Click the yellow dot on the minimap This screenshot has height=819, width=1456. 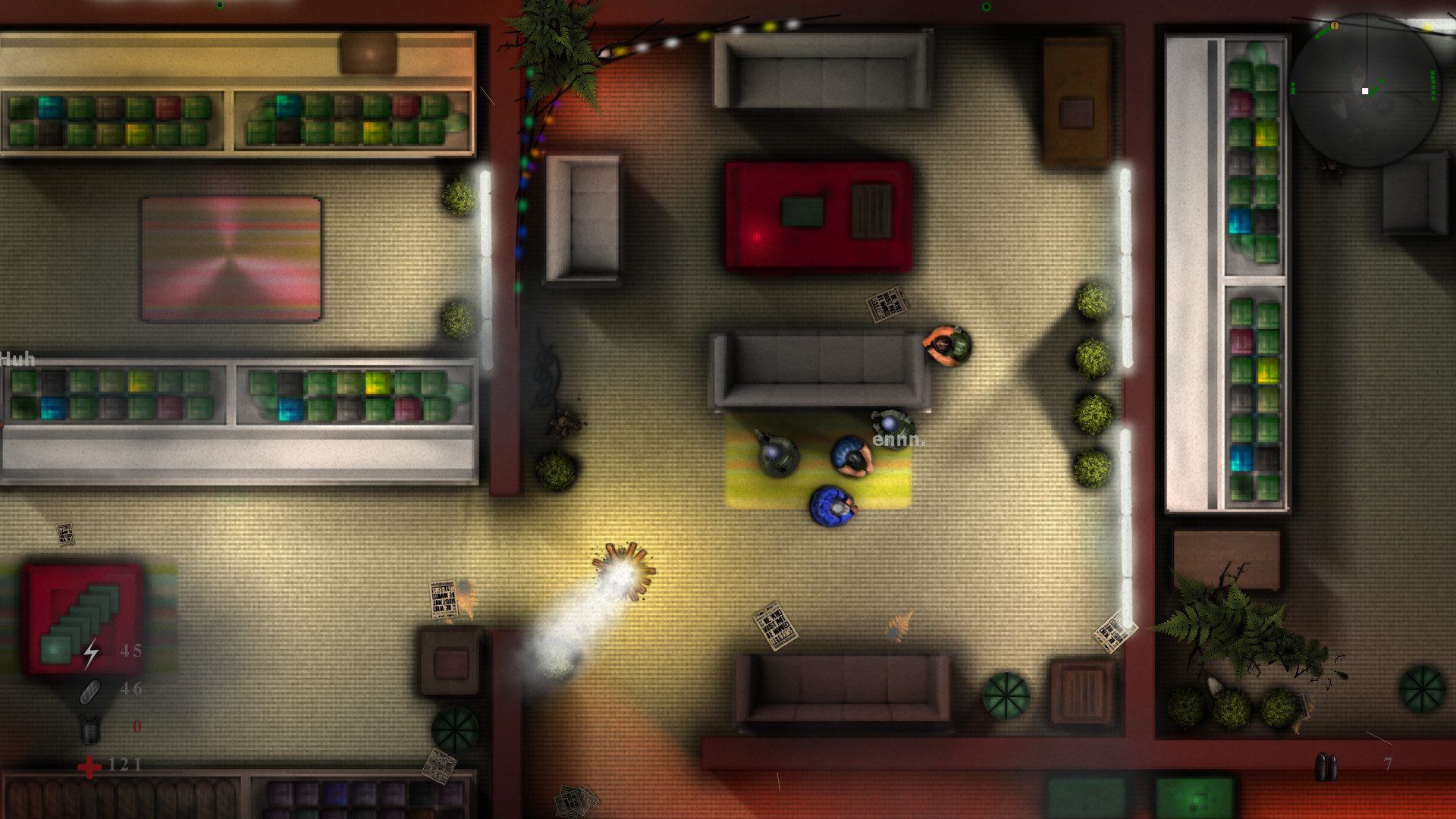[1427, 27]
